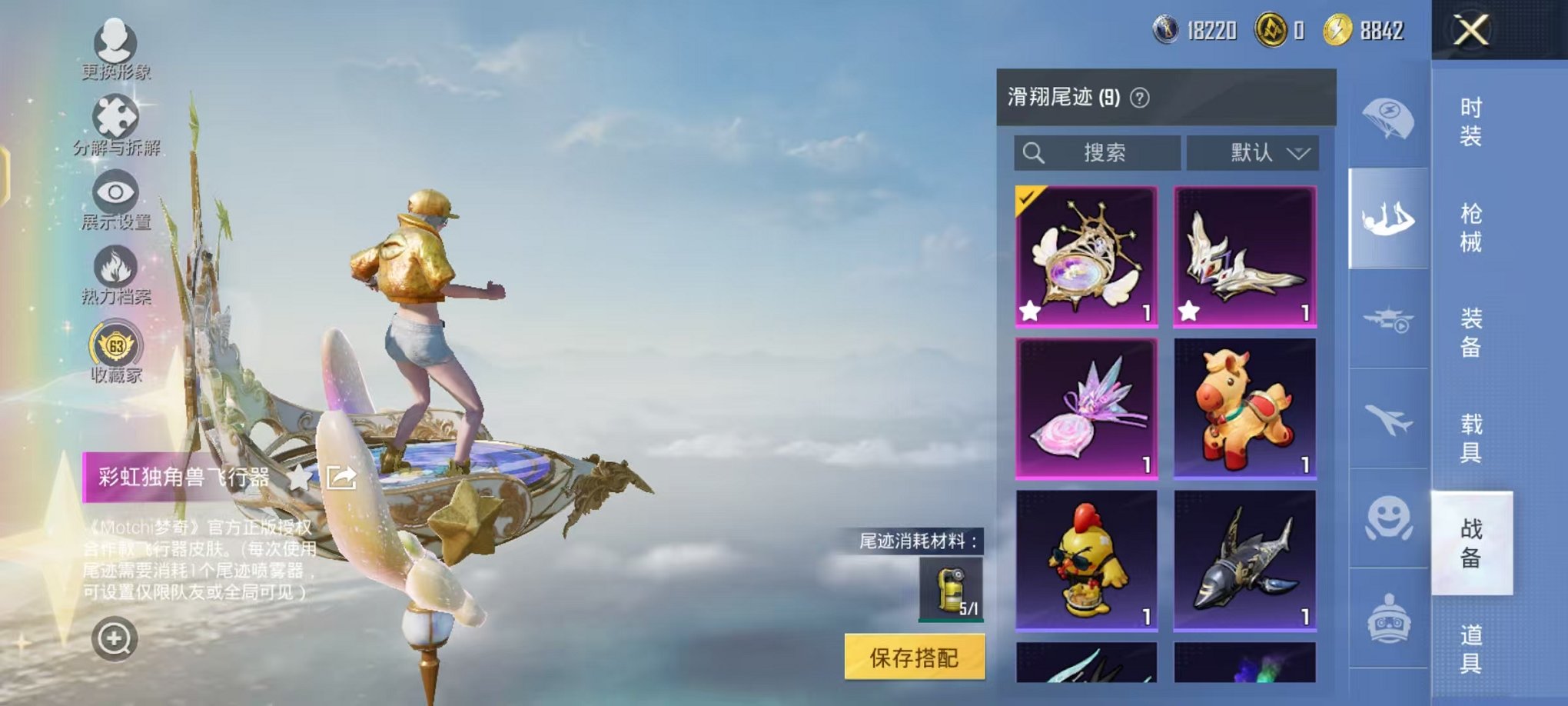
Task: Open 展示设置 via the eye icon
Action: click(x=115, y=192)
